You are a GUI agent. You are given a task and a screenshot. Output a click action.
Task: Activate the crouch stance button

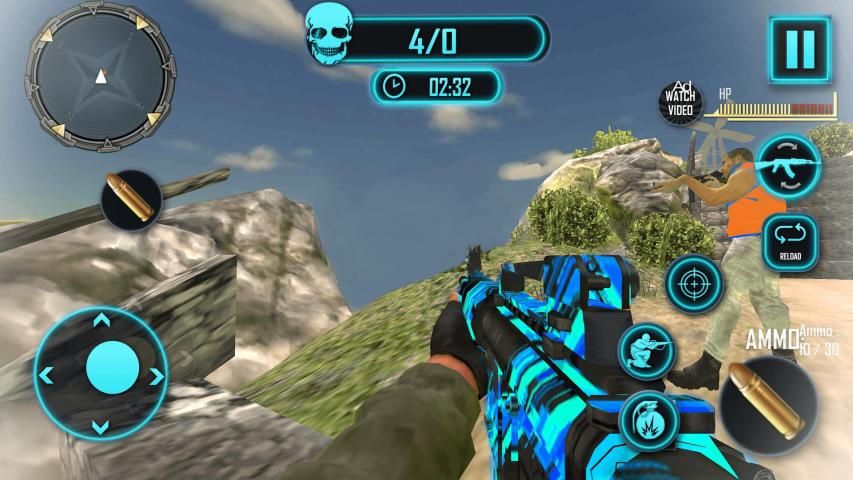pyautogui.click(x=646, y=351)
